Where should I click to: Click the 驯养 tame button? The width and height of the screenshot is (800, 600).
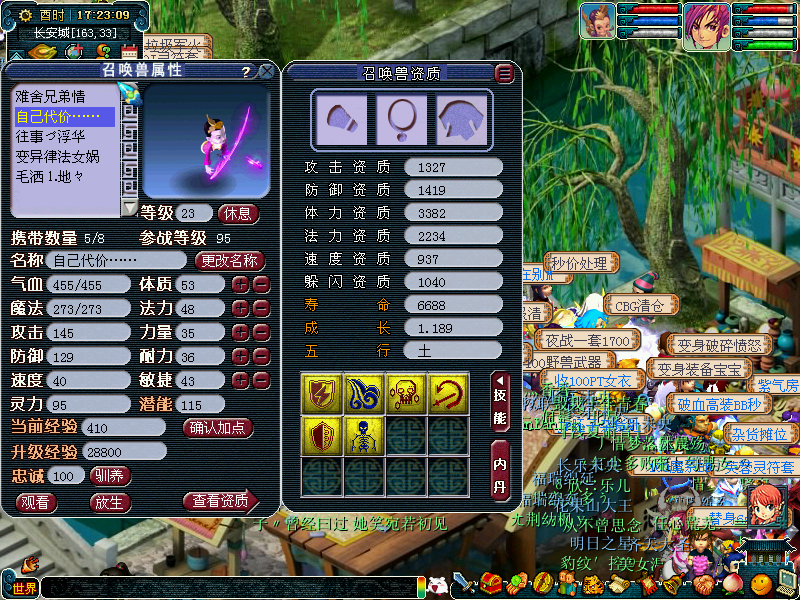click(110, 475)
